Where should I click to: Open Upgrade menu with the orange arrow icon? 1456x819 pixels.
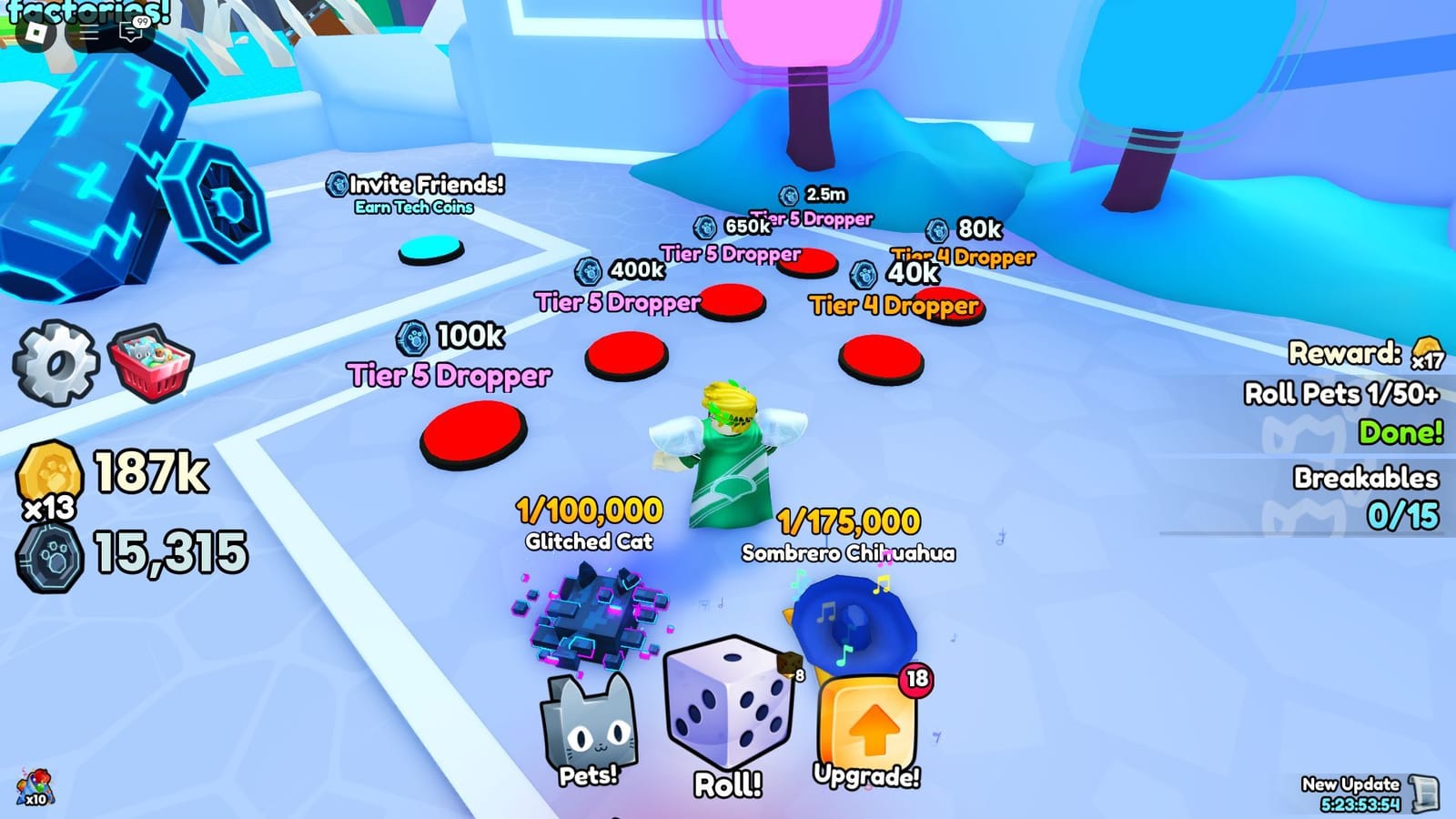click(866, 719)
